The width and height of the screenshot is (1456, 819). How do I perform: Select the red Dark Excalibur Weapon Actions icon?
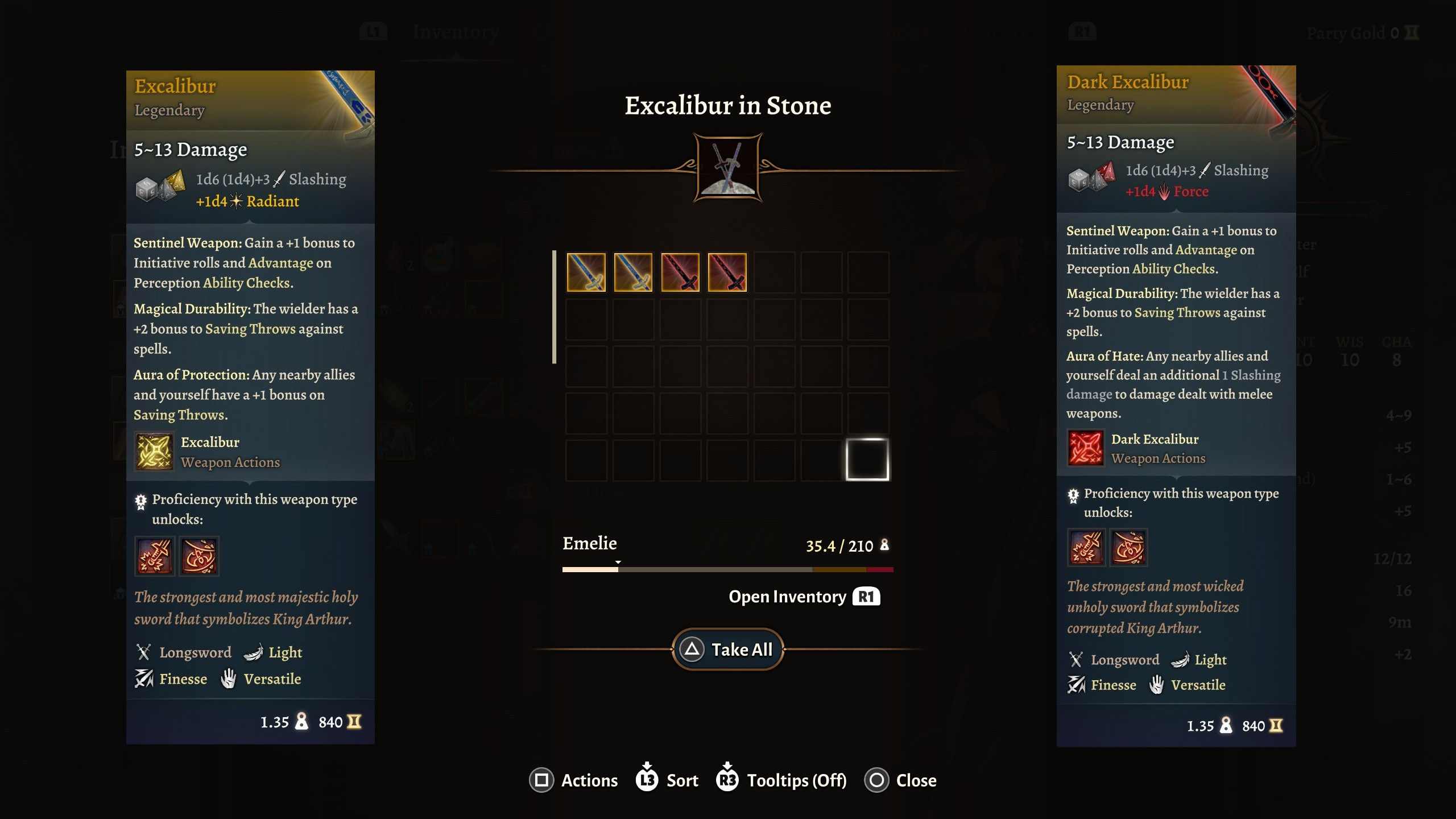(1085, 448)
